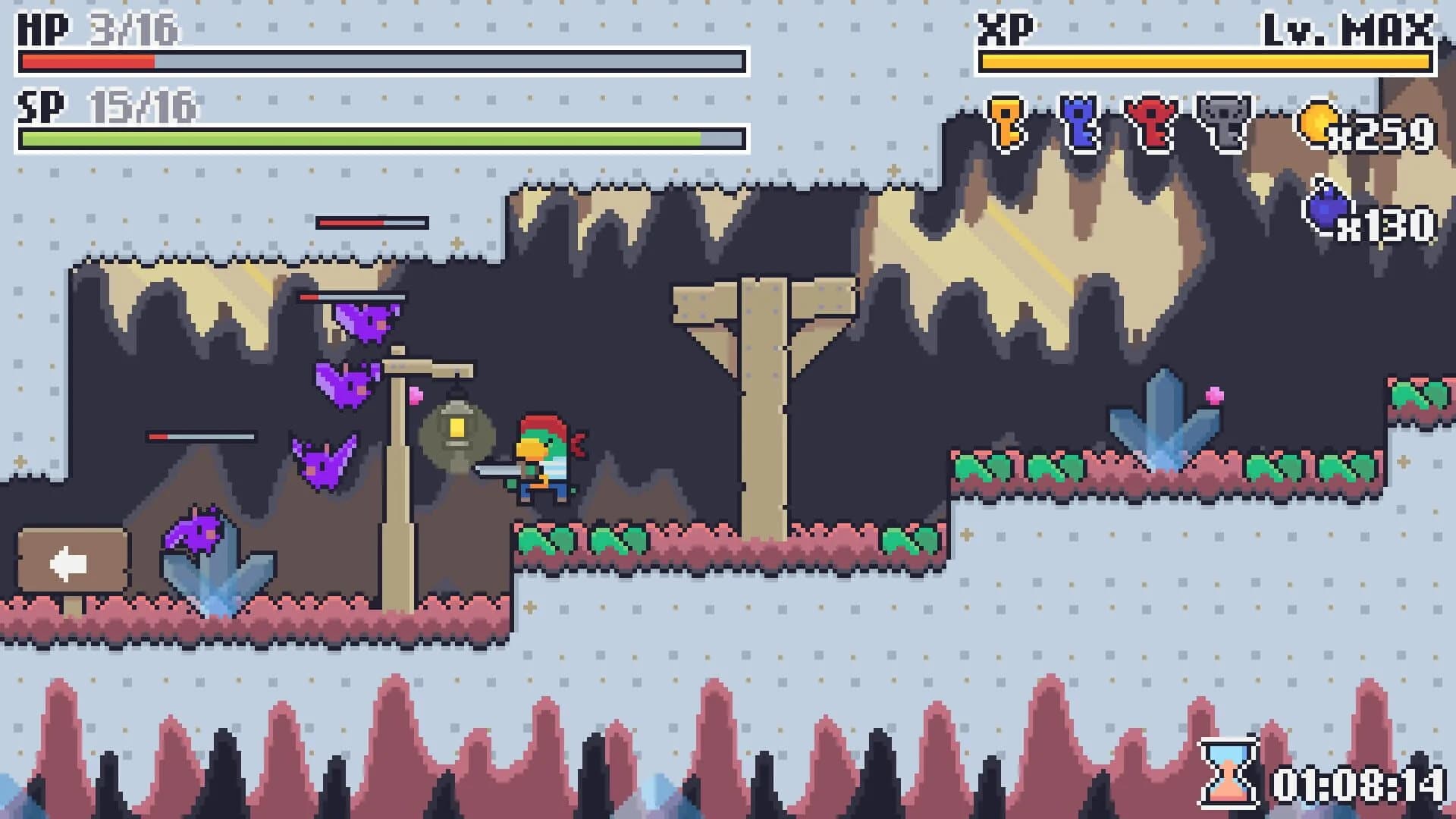1456x819 pixels.
Task: Click the timer reading 01:08:14
Action: pyautogui.click(x=1357, y=785)
